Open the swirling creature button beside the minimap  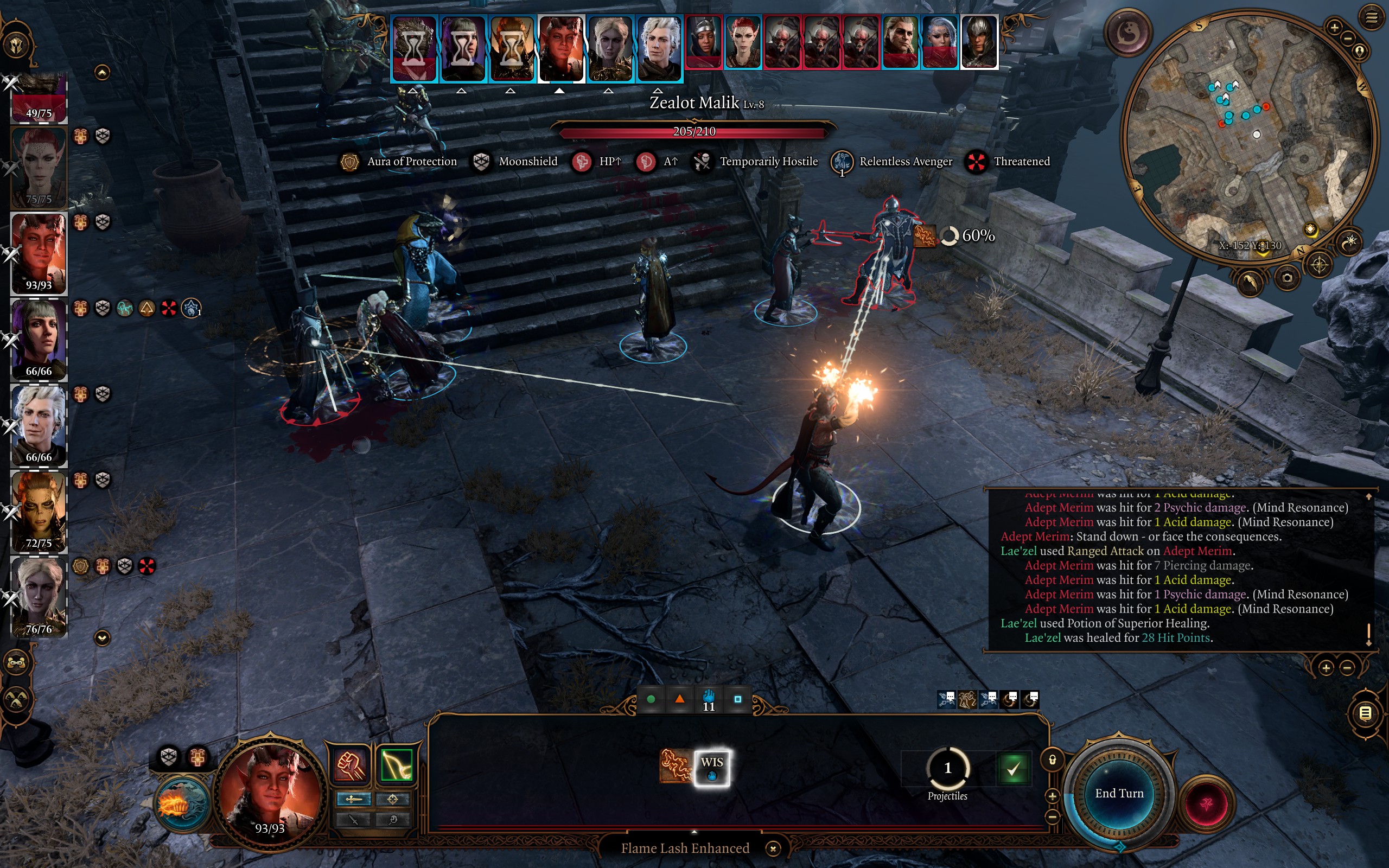pos(1129,33)
